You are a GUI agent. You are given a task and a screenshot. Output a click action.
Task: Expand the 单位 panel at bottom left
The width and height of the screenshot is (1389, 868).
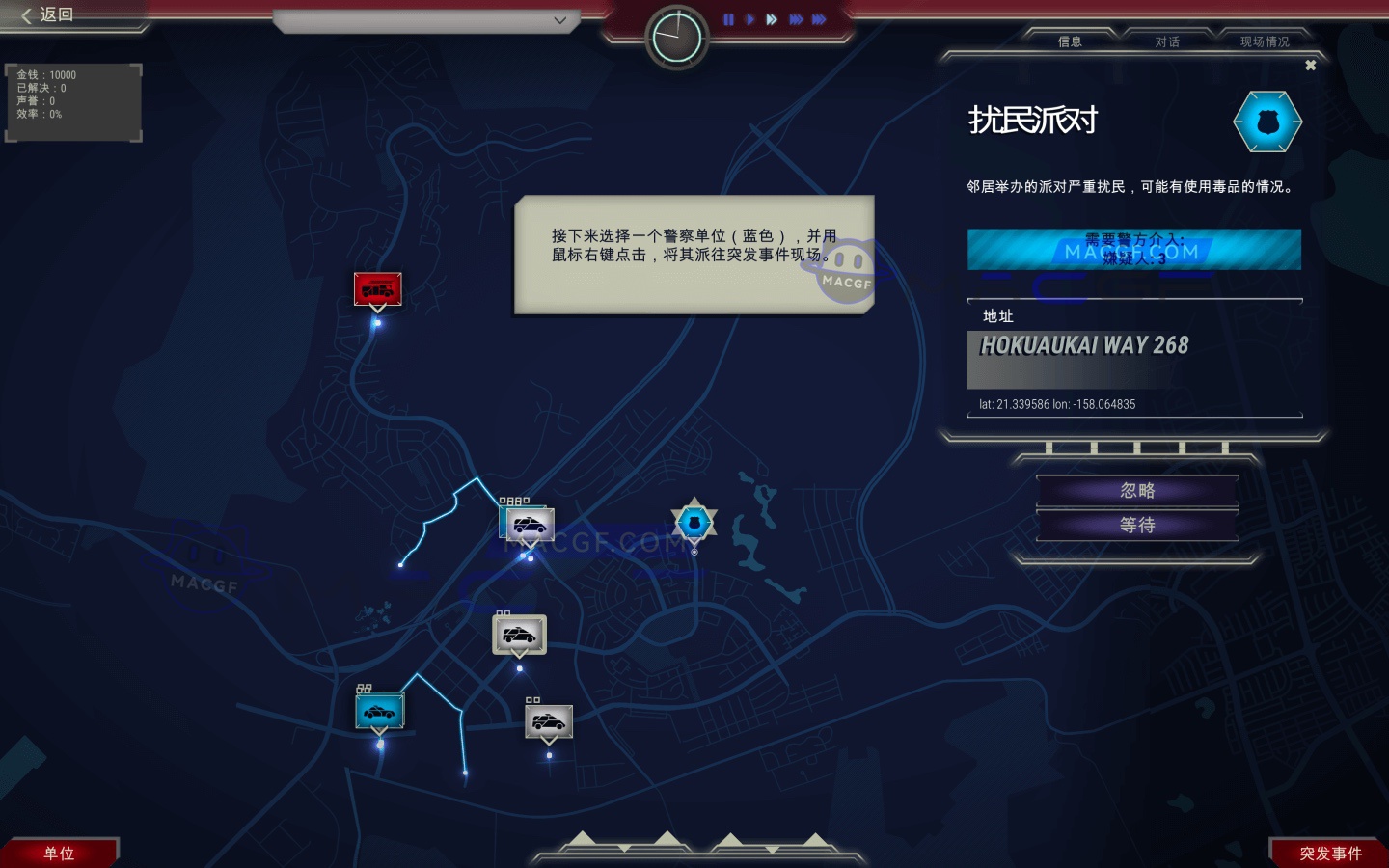(x=58, y=853)
